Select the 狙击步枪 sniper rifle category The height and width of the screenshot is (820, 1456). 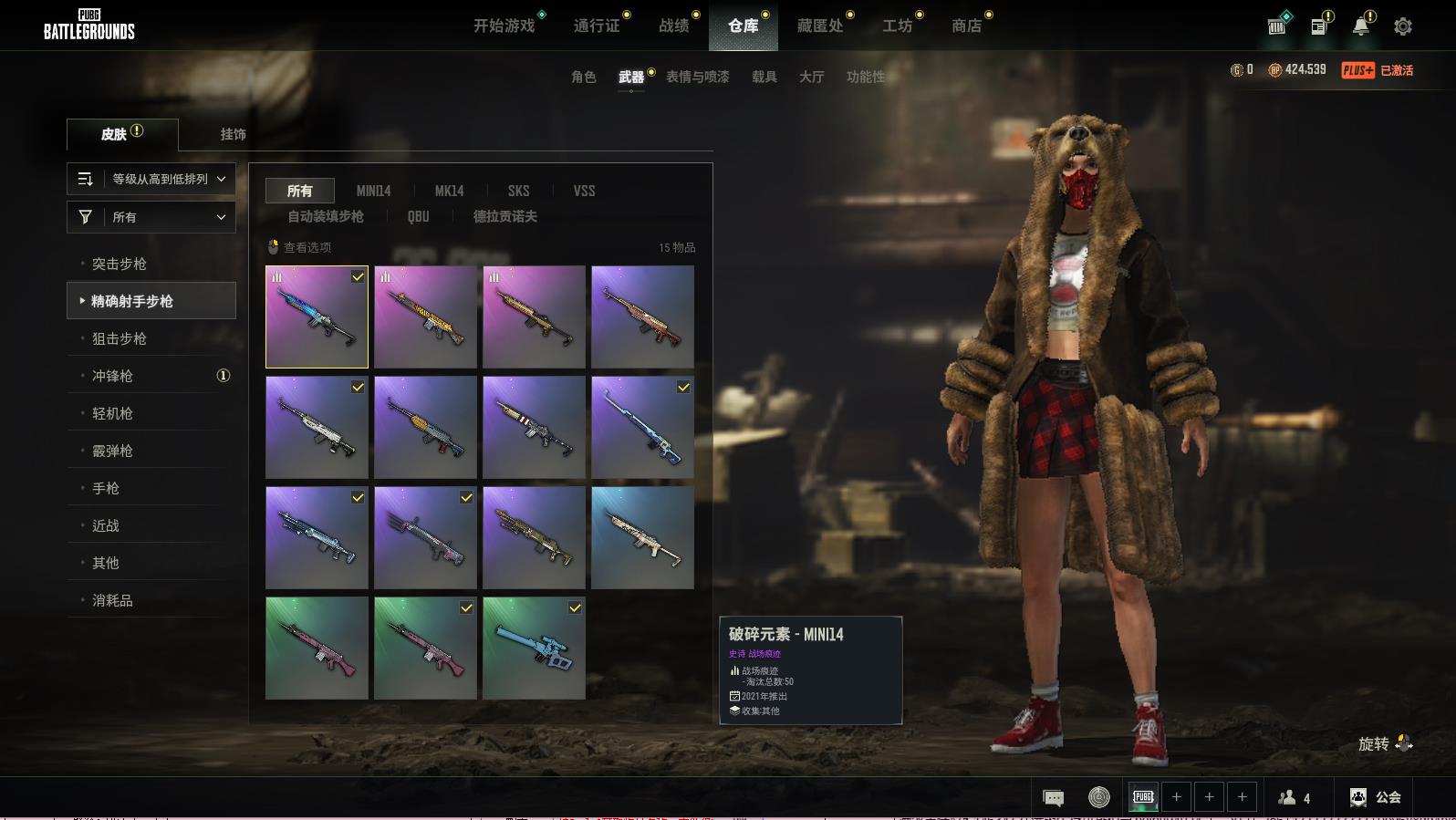120,338
